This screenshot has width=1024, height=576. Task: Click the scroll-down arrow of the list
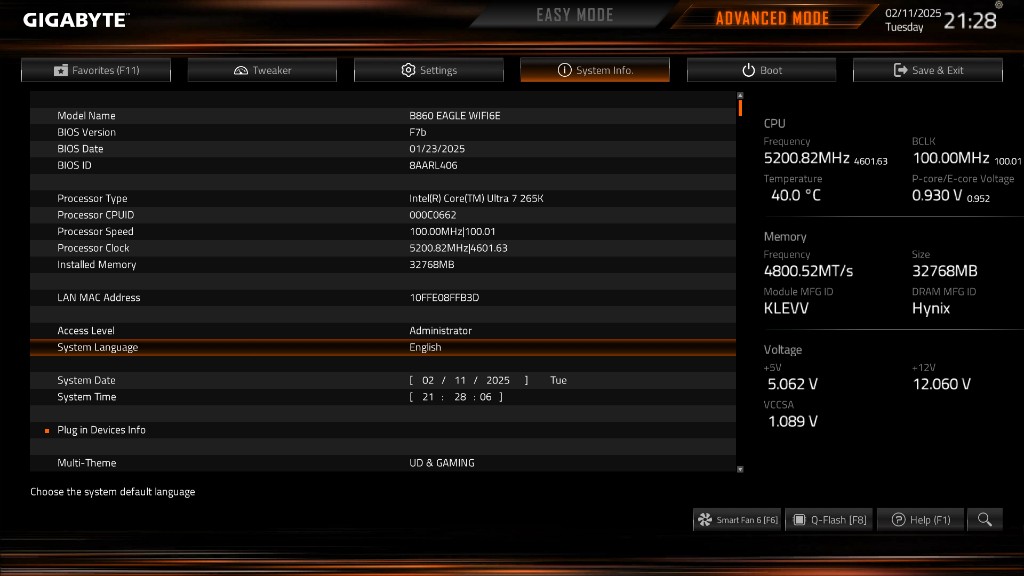740,468
